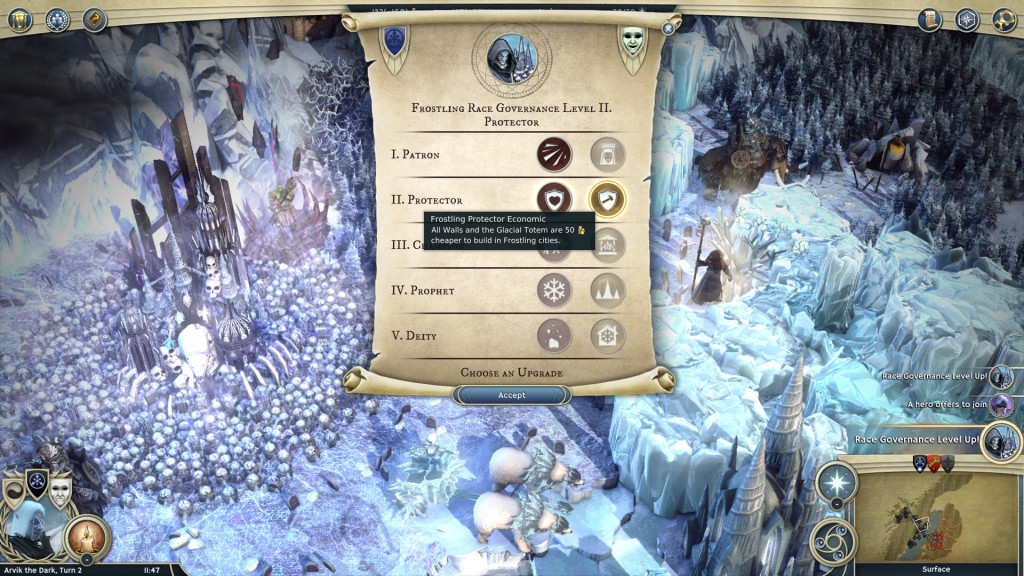Open the large Race Governance Level Up event
Image resolution: width=1024 pixels, height=576 pixels.
[999, 441]
